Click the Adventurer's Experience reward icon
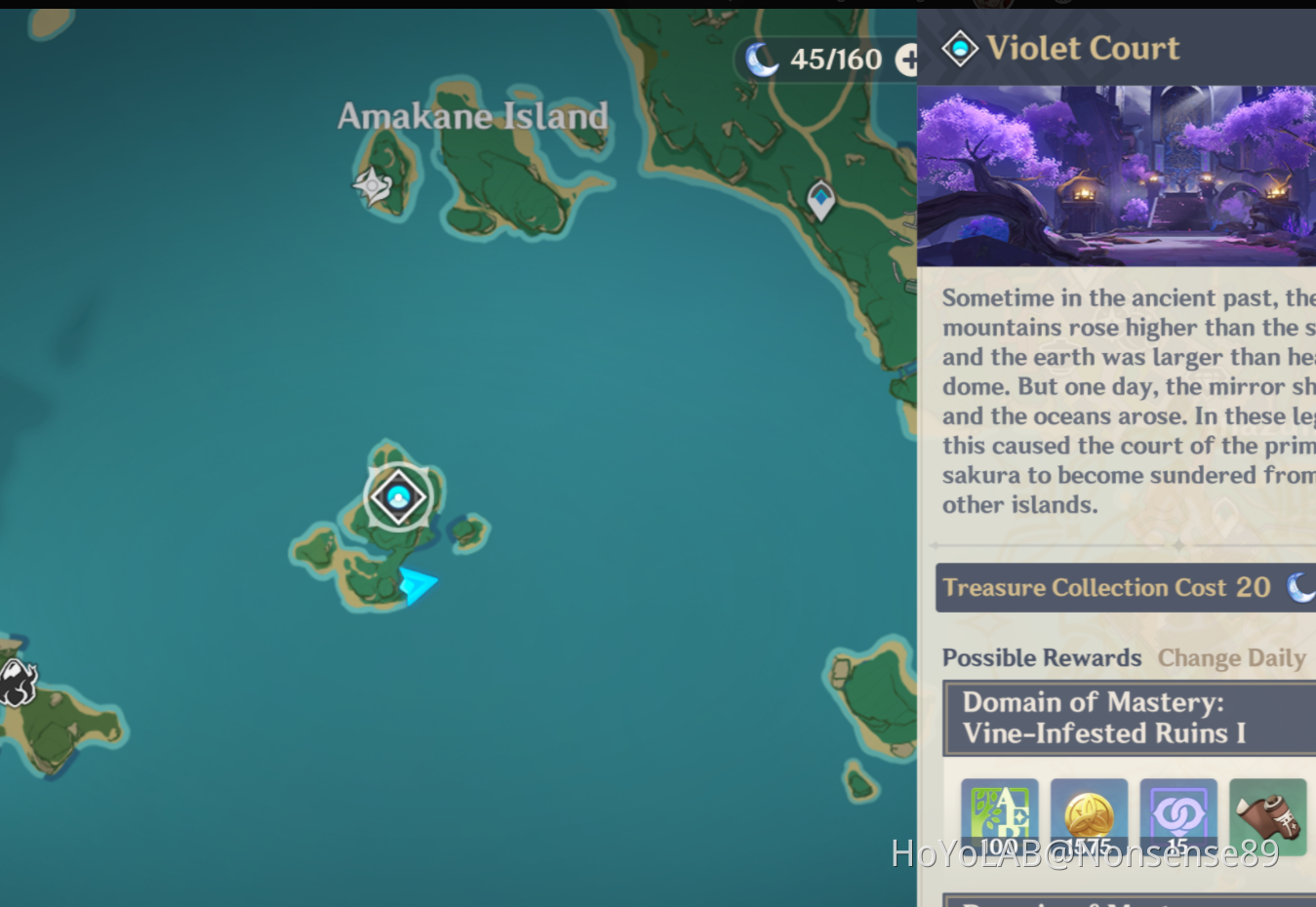The image size is (1316, 907). pos(999,817)
